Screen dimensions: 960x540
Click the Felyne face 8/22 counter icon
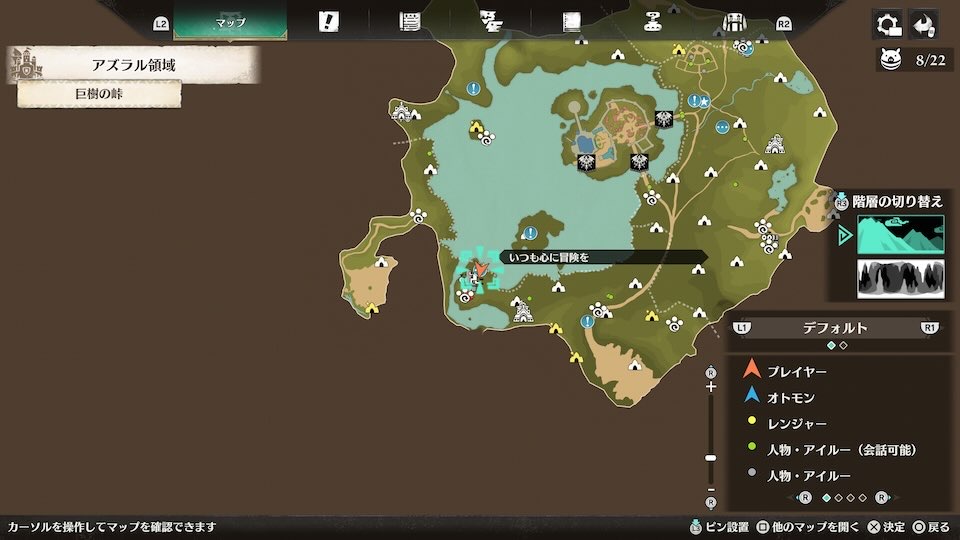(x=889, y=61)
